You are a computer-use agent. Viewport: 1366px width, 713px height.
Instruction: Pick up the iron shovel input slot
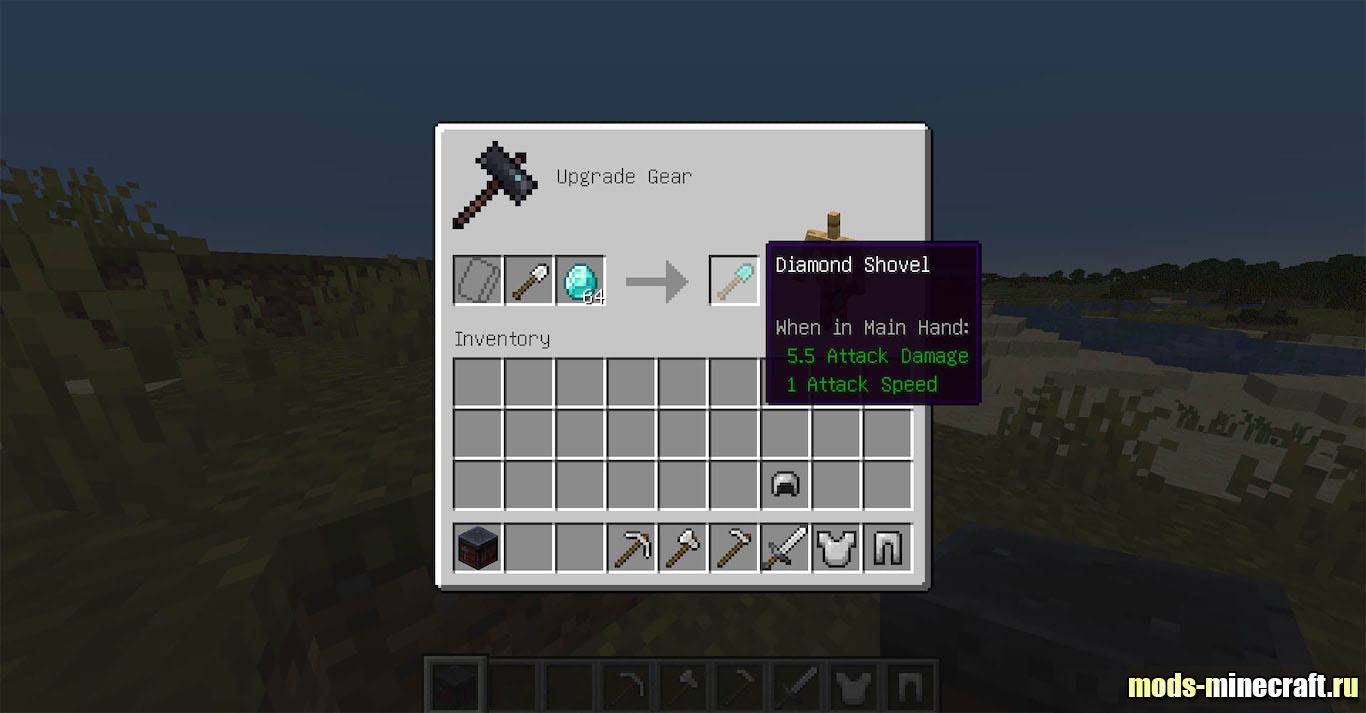point(529,281)
